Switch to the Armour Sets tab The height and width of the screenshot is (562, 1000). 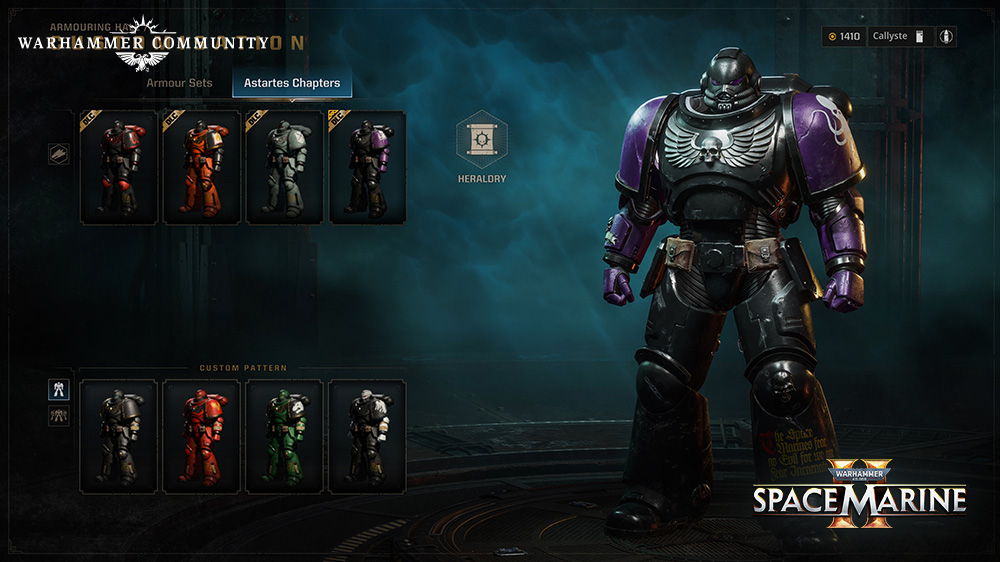(x=180, y=83)
